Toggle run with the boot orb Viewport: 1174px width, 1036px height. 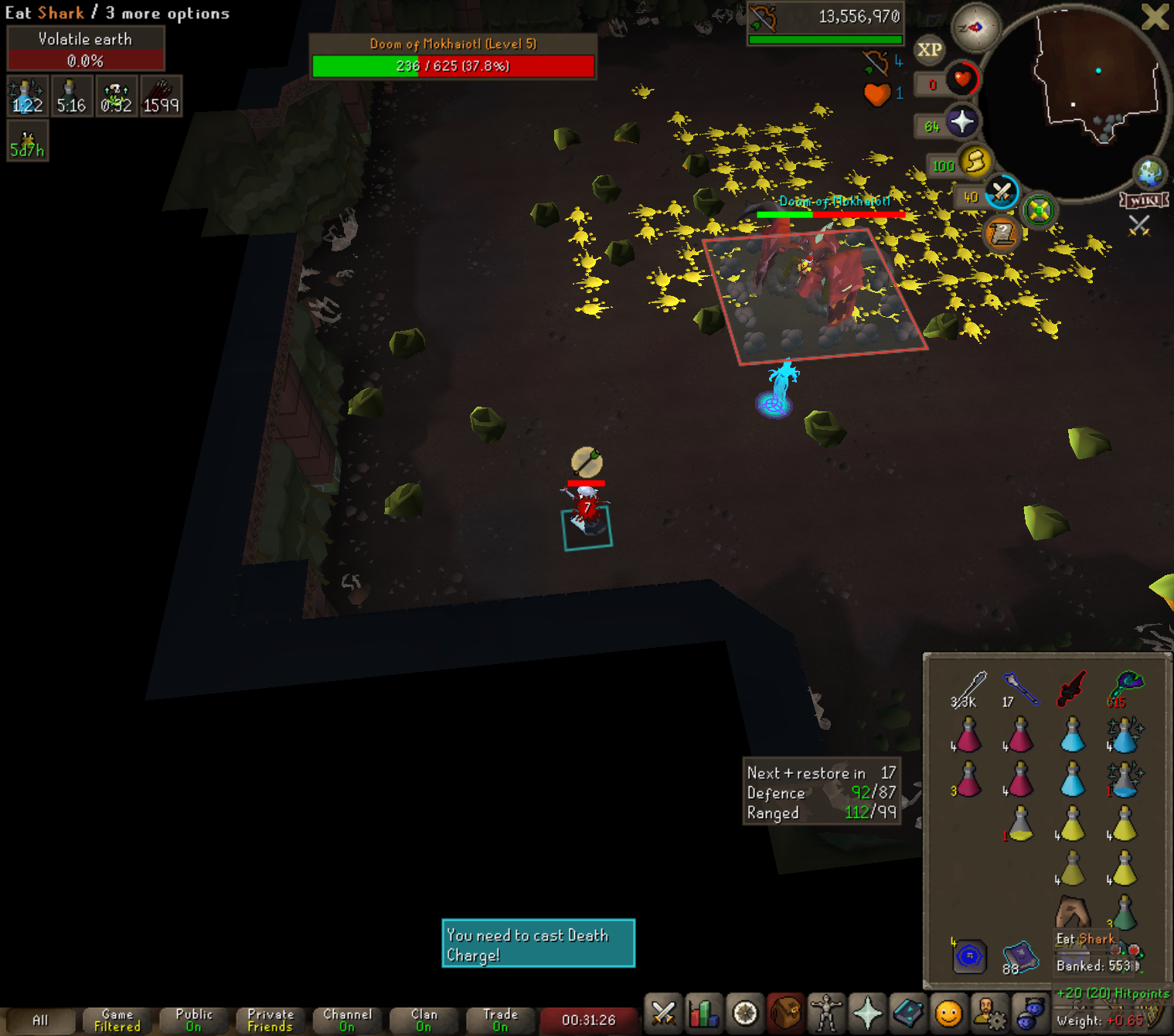pos(975,162)
